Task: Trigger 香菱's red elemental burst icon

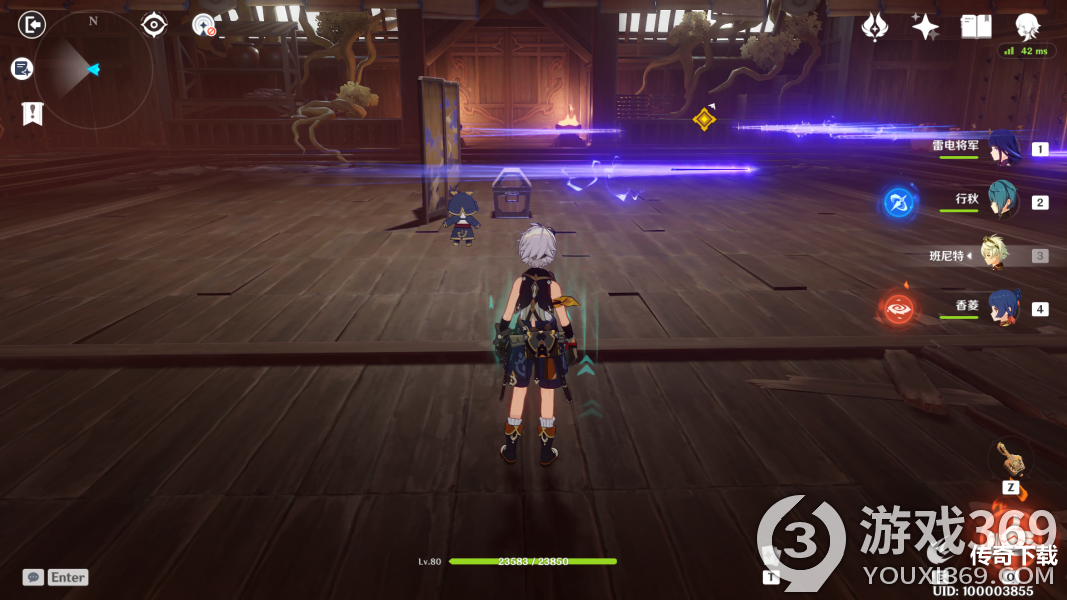Action: point(897,308)
